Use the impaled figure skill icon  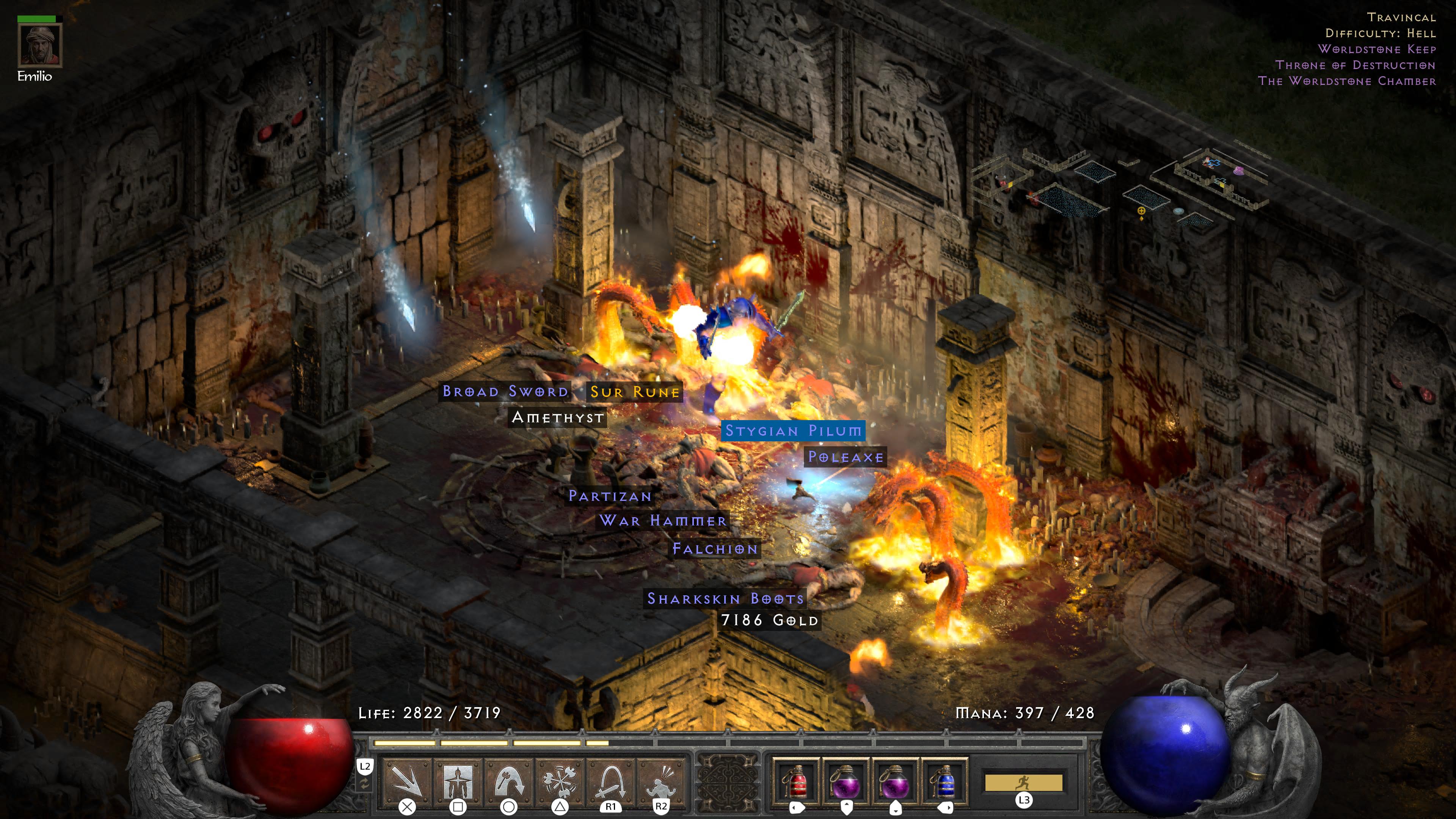(458, 781)
